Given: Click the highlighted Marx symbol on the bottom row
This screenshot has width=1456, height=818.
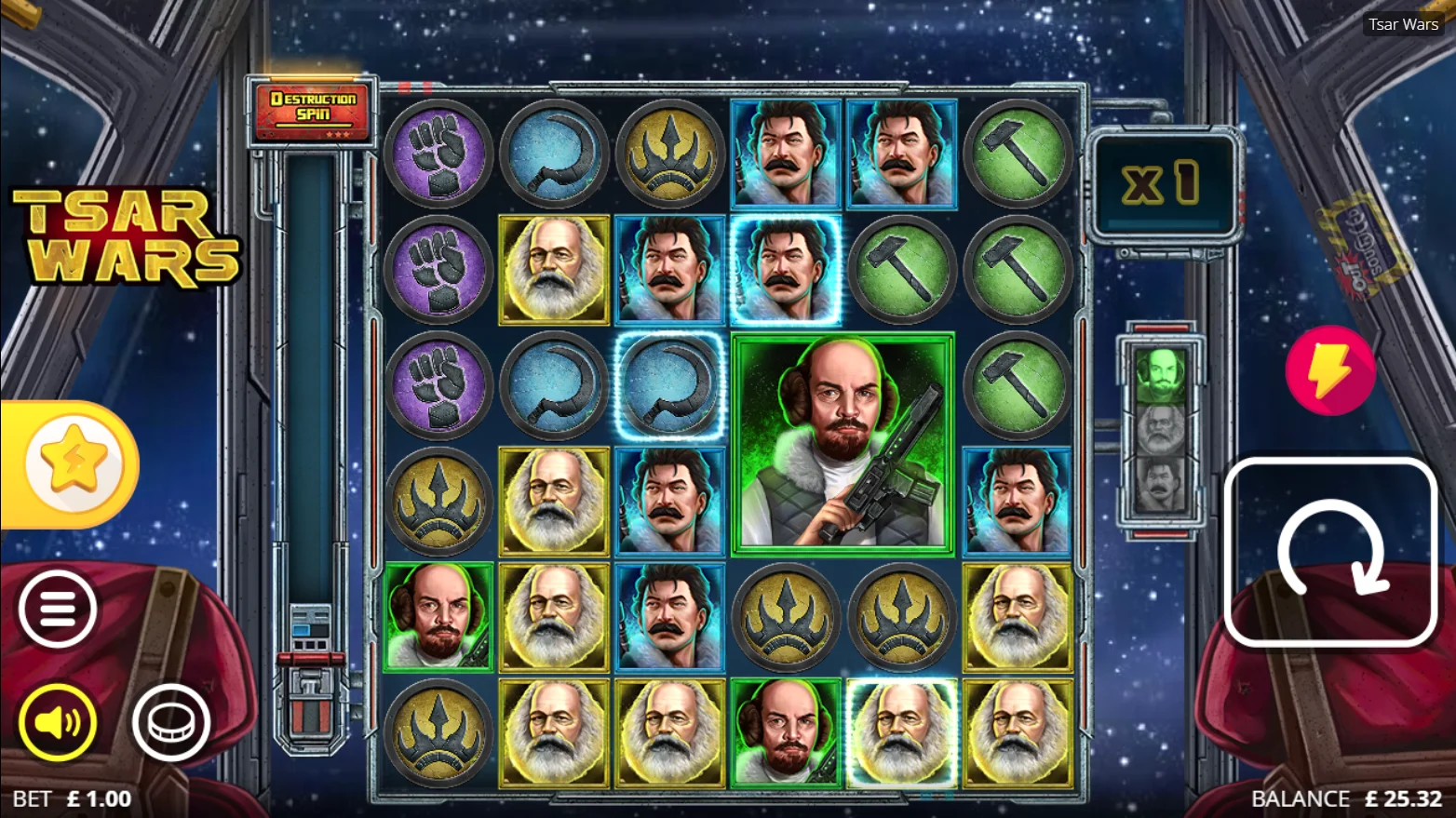Looking at the screenshot, I should point(900,733).
